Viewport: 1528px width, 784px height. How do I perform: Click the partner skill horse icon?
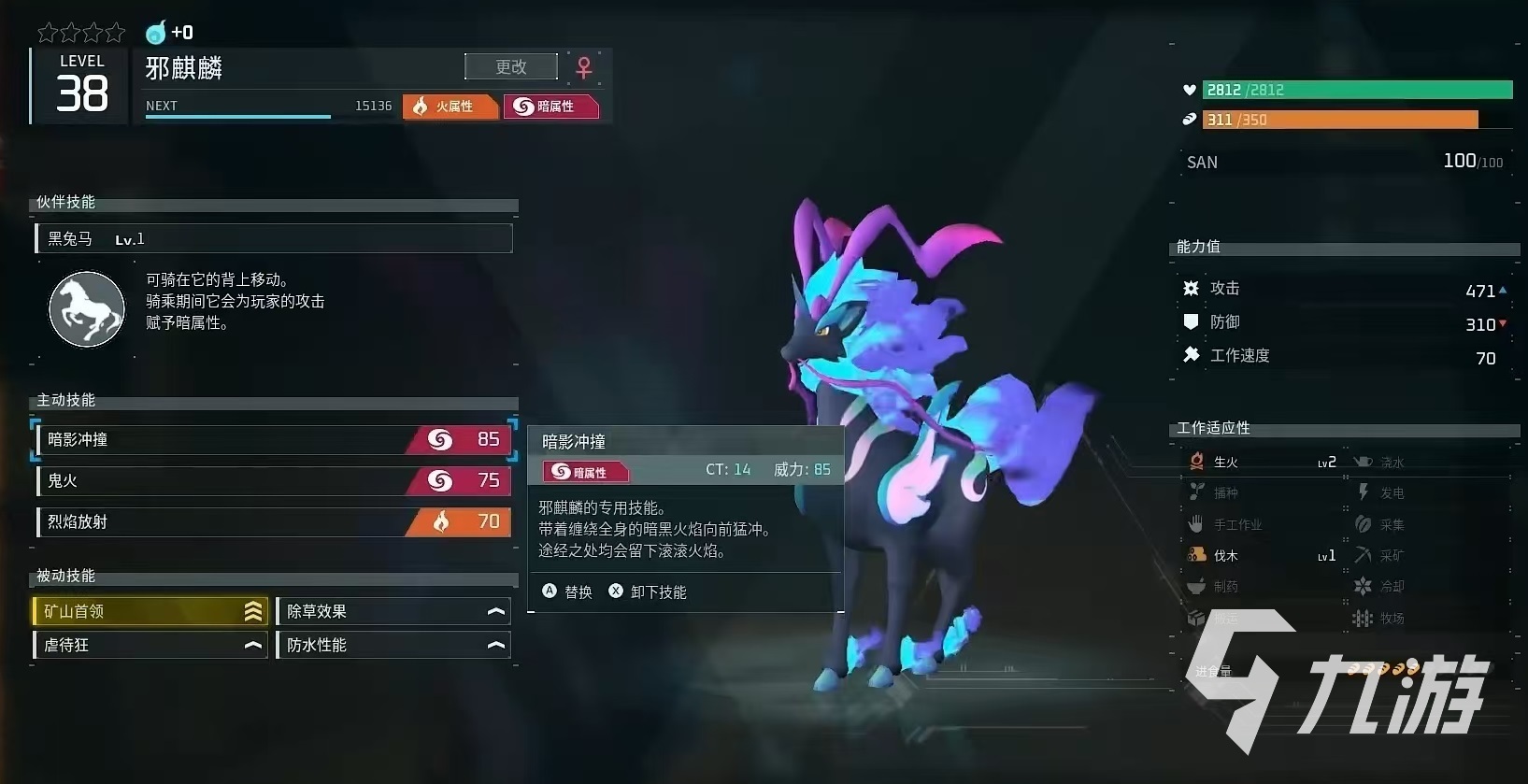86,309
